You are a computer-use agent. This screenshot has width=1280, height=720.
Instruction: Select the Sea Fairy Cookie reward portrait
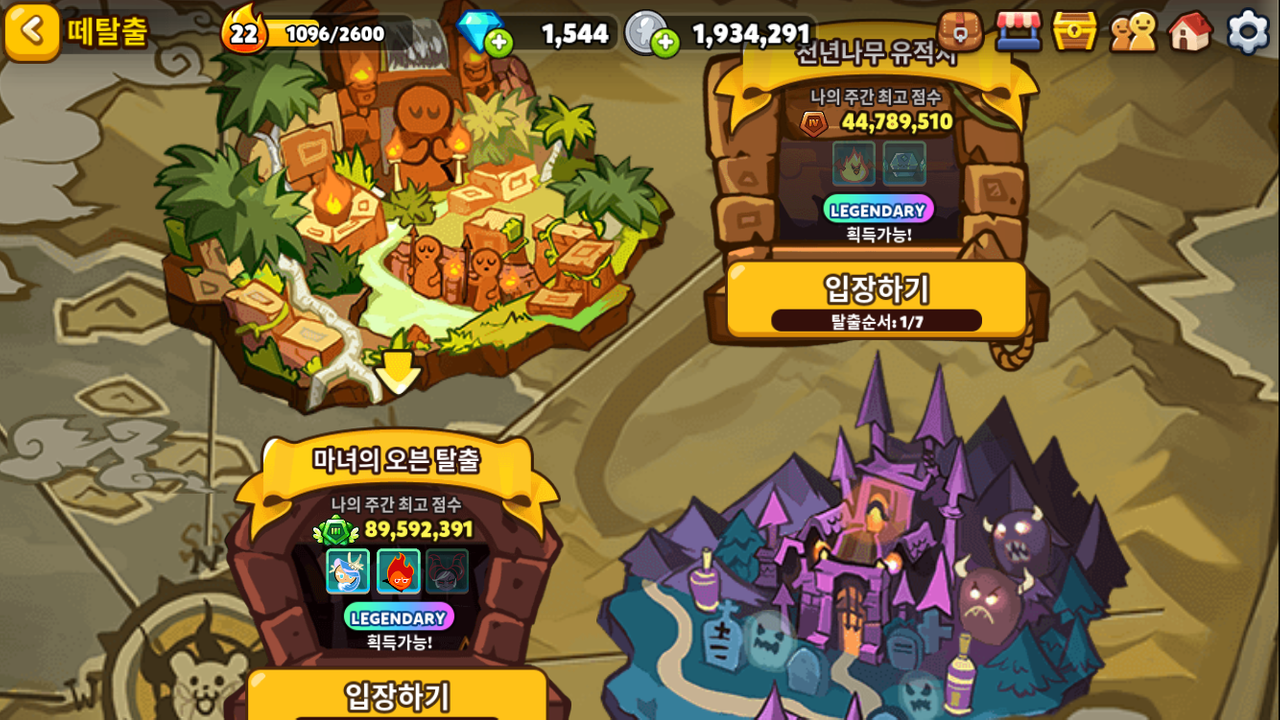pyautogui.click(x=348, y=571)
